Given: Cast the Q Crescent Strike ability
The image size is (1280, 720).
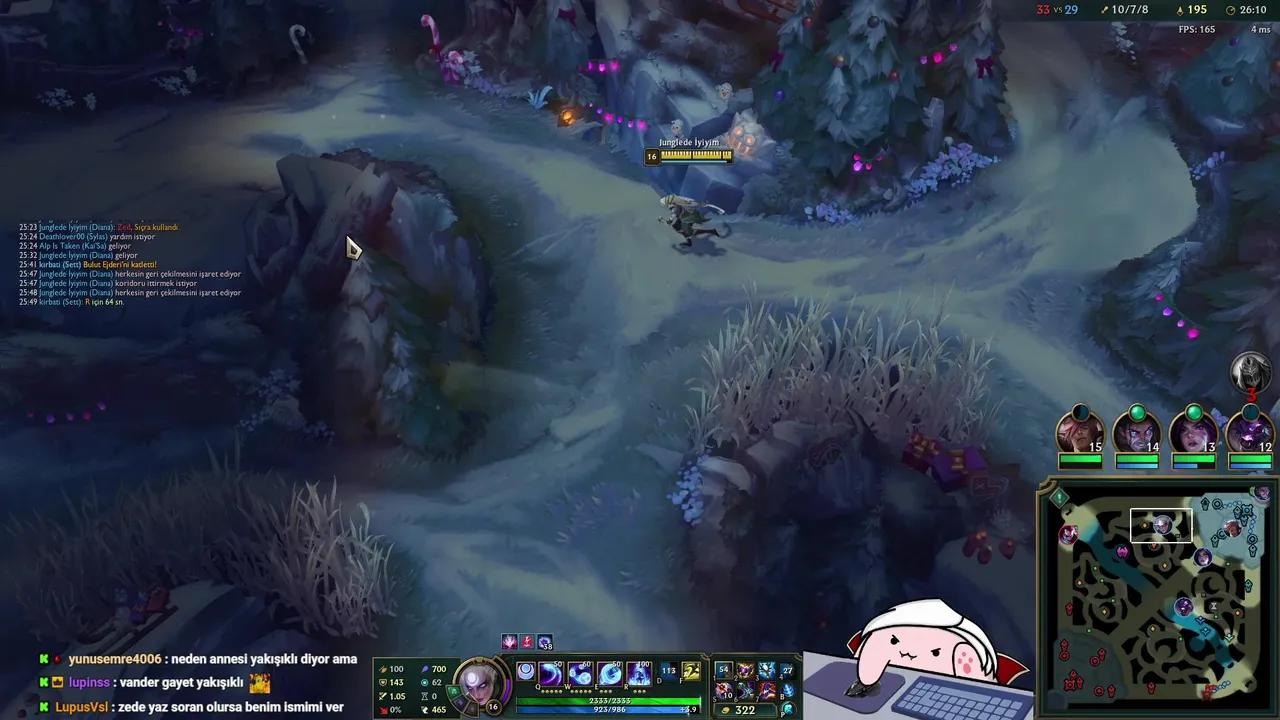Looking at the screenshot, I should [x=550, y=673].
